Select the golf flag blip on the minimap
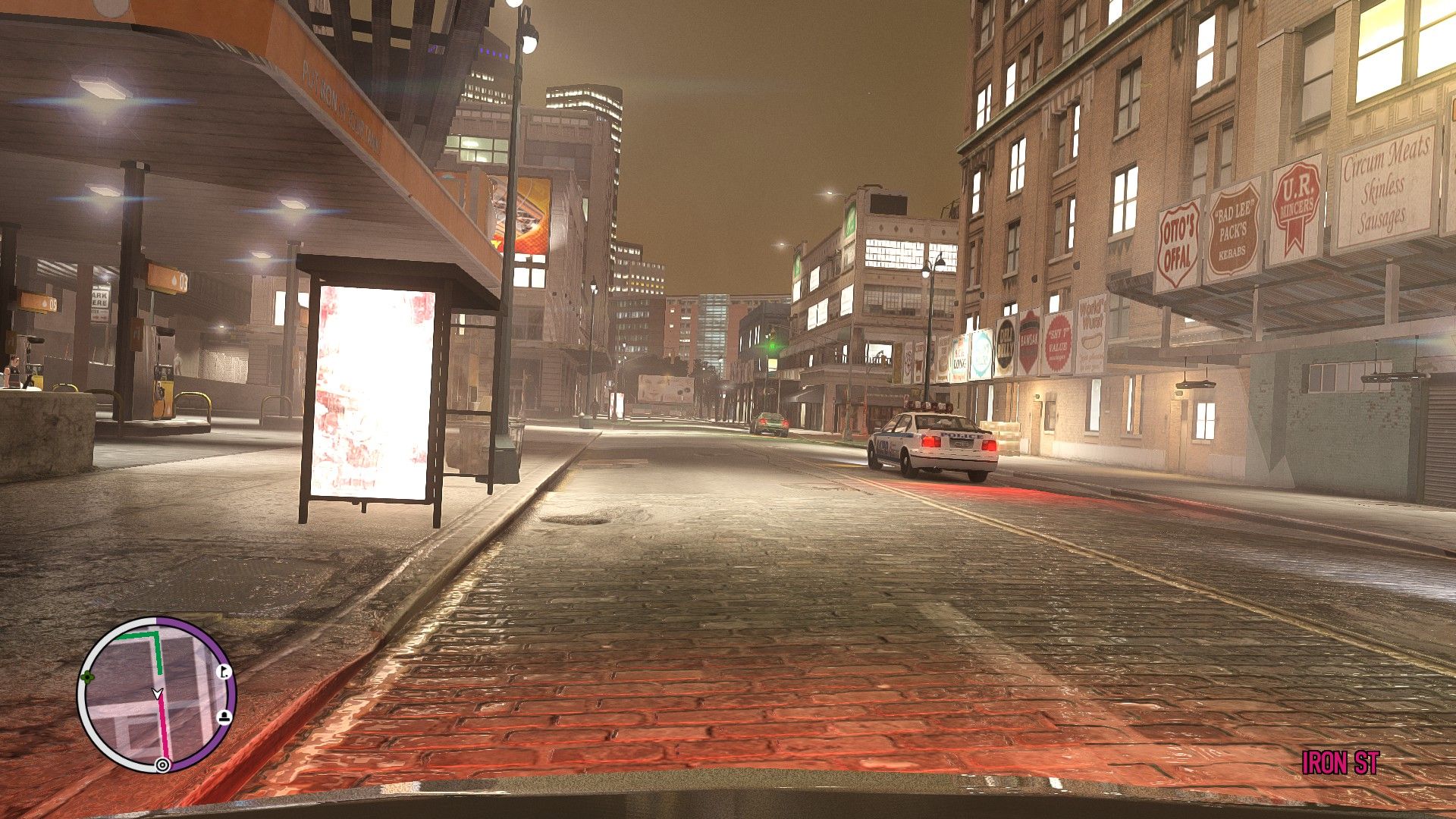This screenshot has width=1456, height=819. [x=224, y=671]
